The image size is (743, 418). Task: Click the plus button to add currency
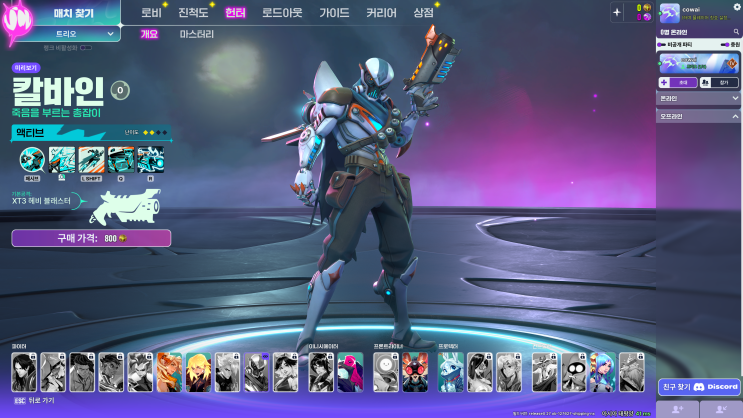click(x=616, y=12)
